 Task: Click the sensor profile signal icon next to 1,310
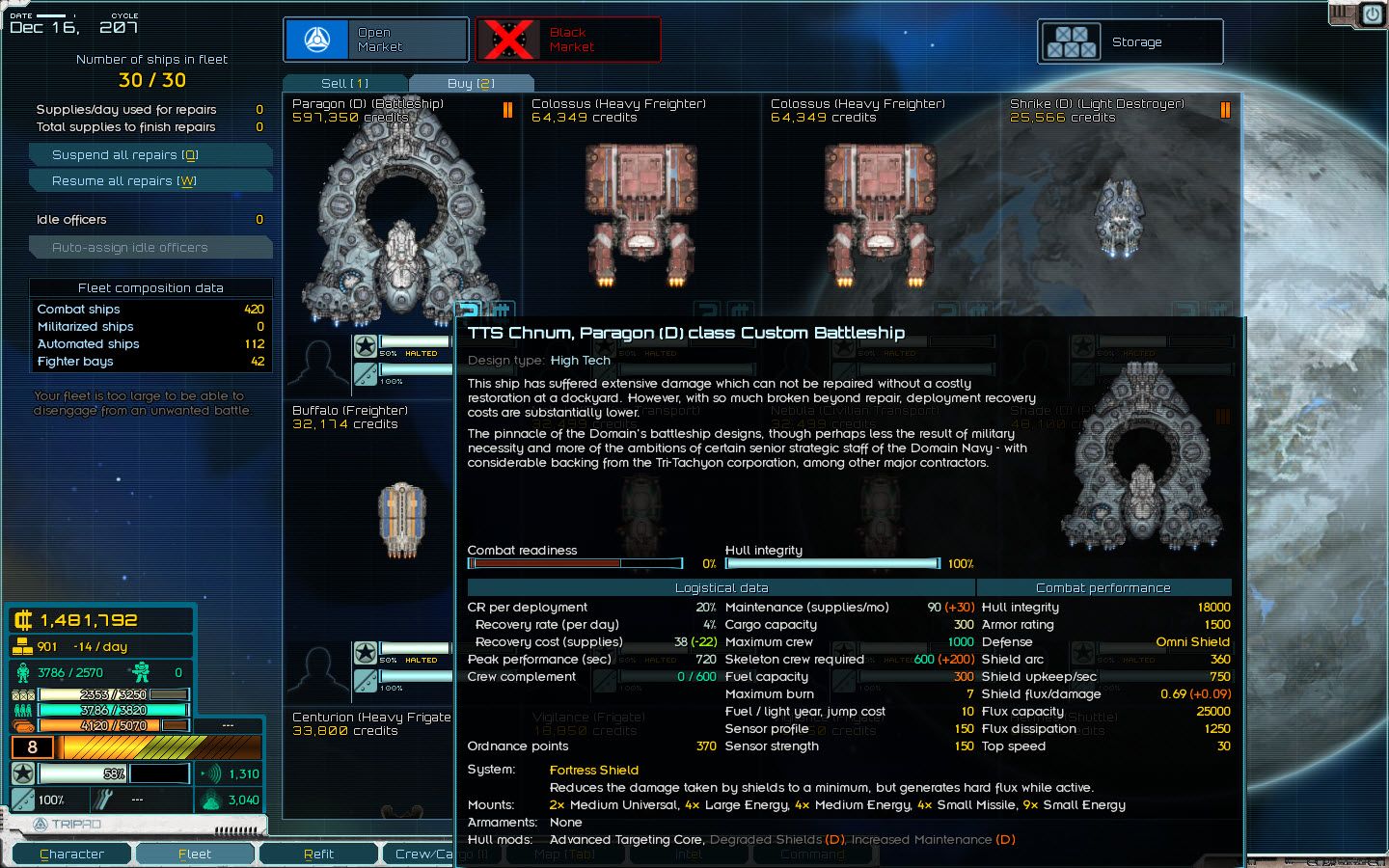(x=214, y=774)
